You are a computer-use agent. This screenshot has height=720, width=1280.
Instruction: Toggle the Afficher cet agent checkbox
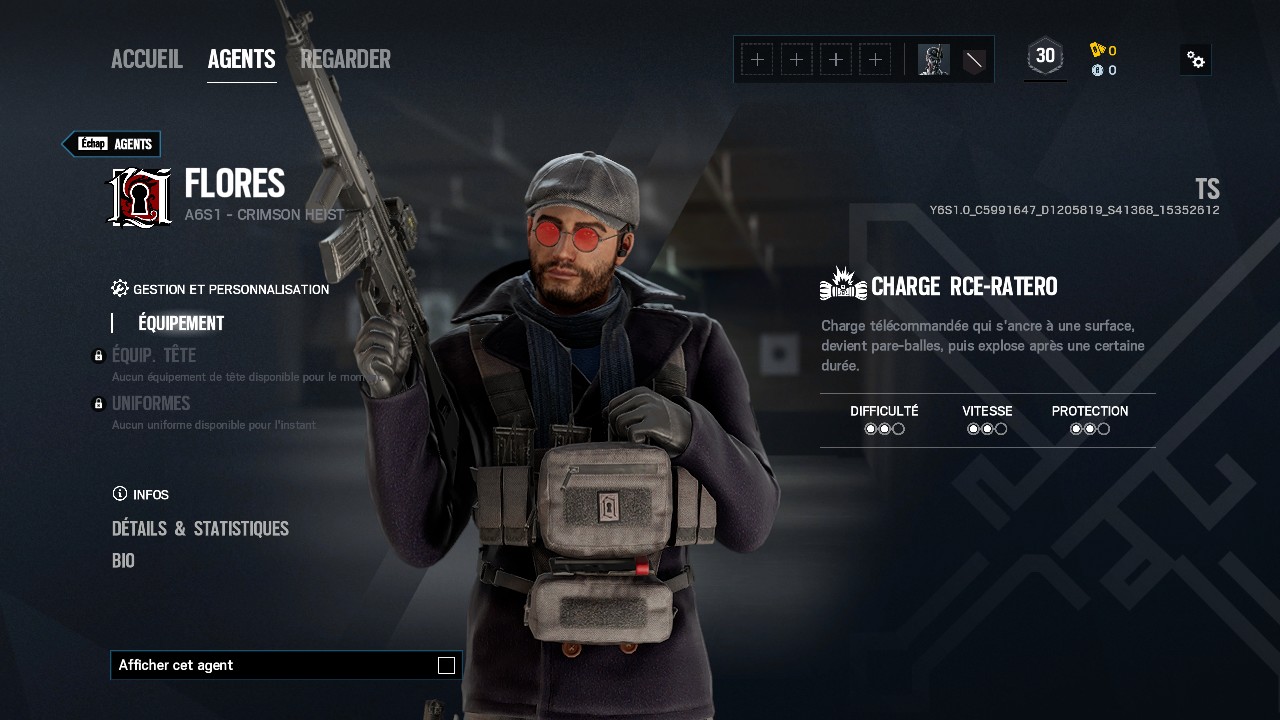tap(446, 666)
